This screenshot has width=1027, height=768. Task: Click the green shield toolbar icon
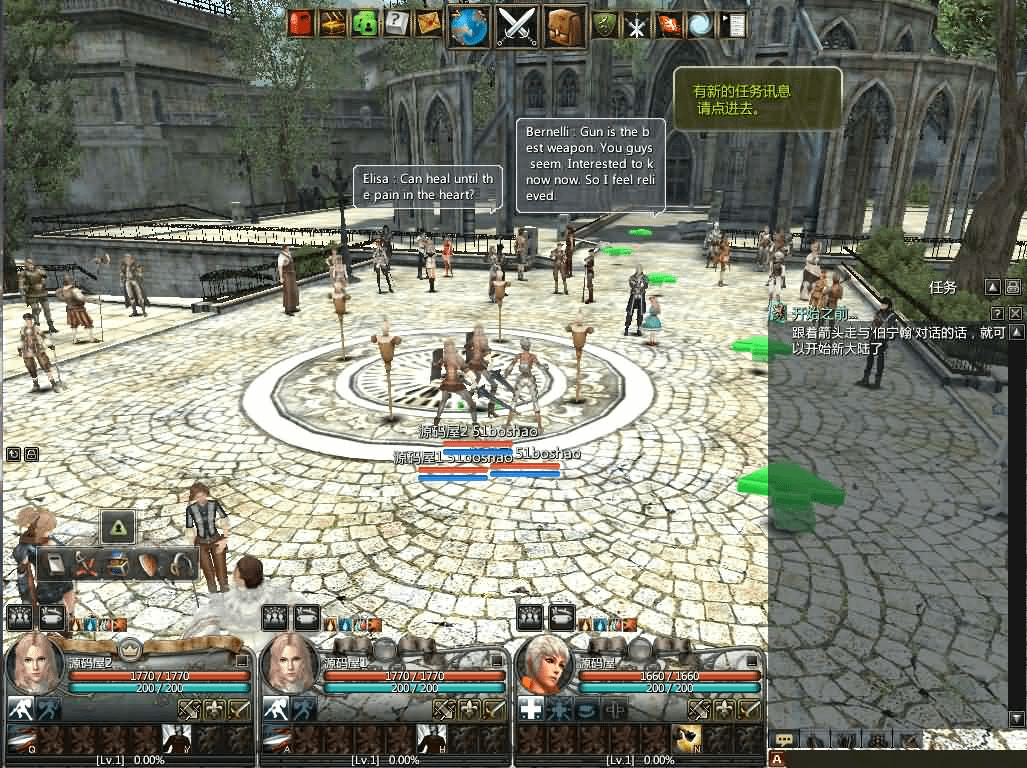point(604,25)
